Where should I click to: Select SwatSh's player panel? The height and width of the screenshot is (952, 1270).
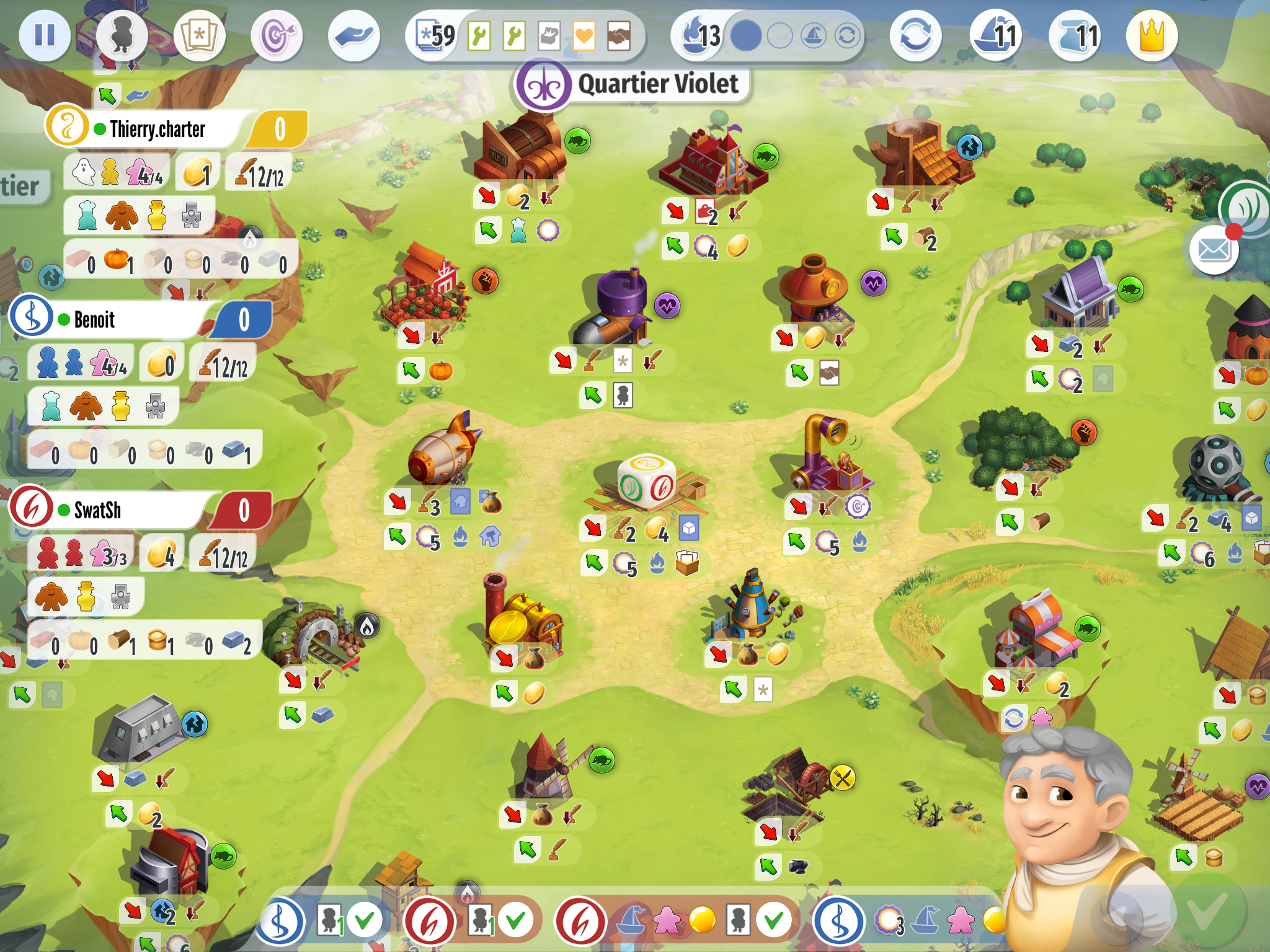pos(124,509)
